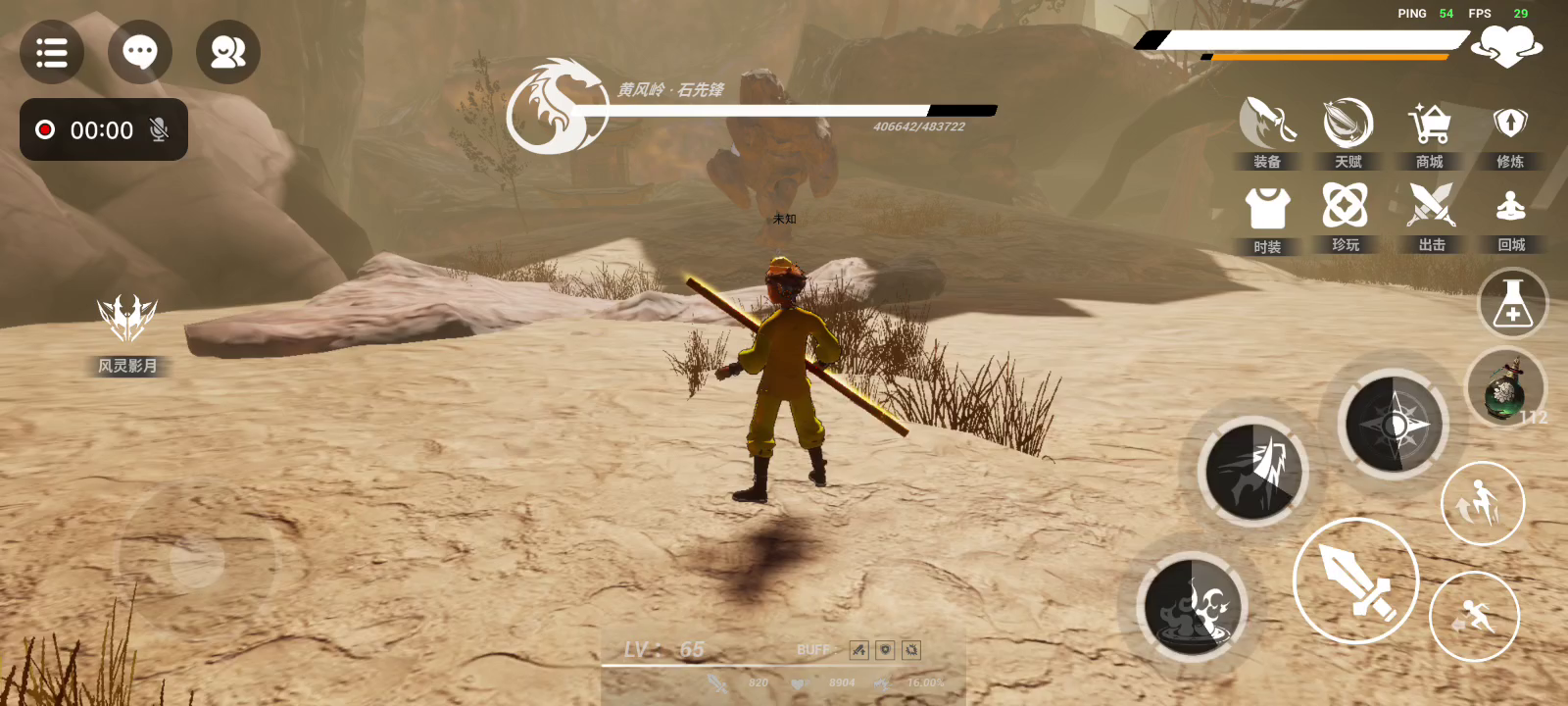Toggle the screen recording microphone
1568x706 pixels.
[x=159, y=129]
